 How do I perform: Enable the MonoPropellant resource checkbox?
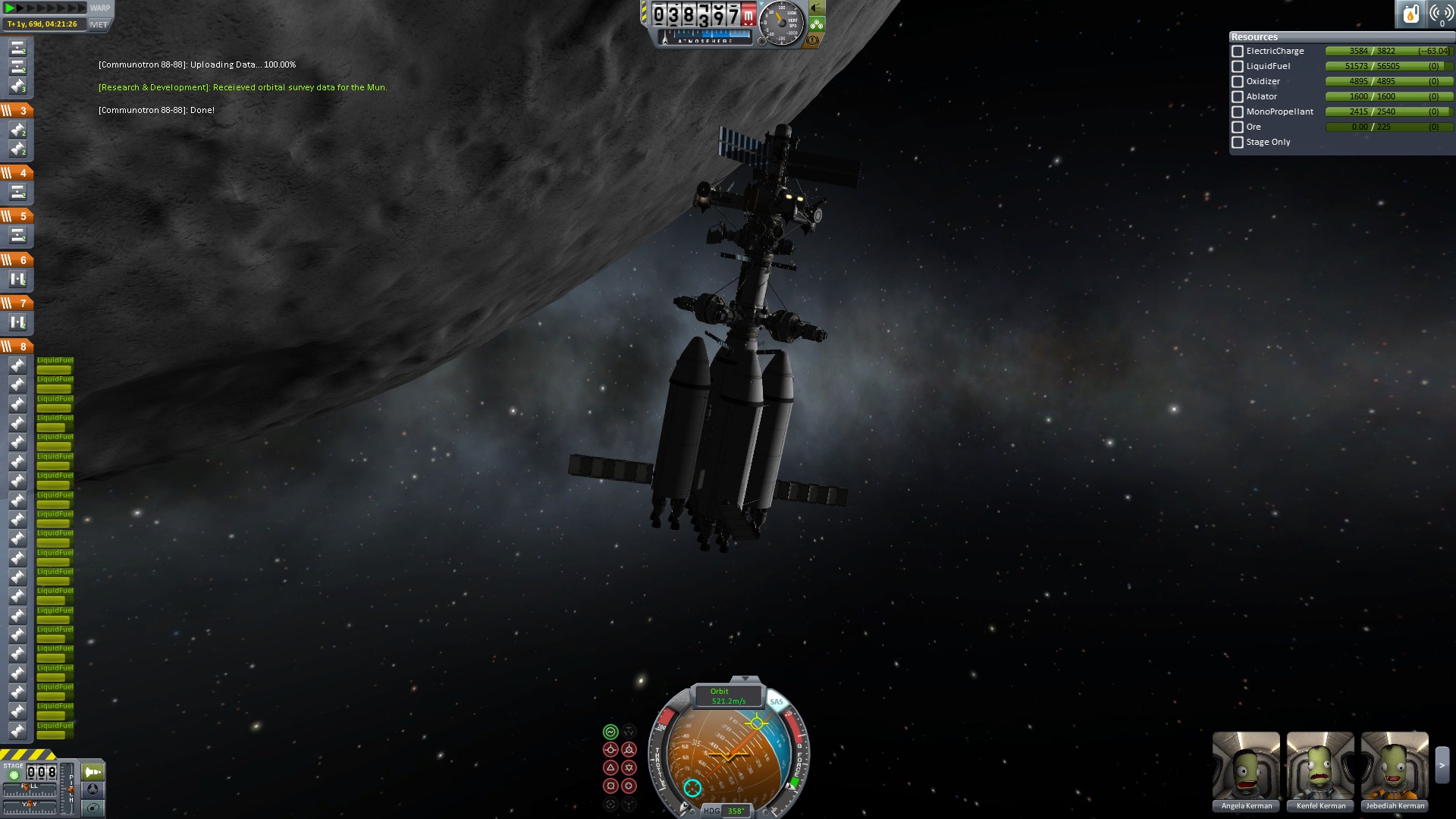click(x=1238, y=112)
